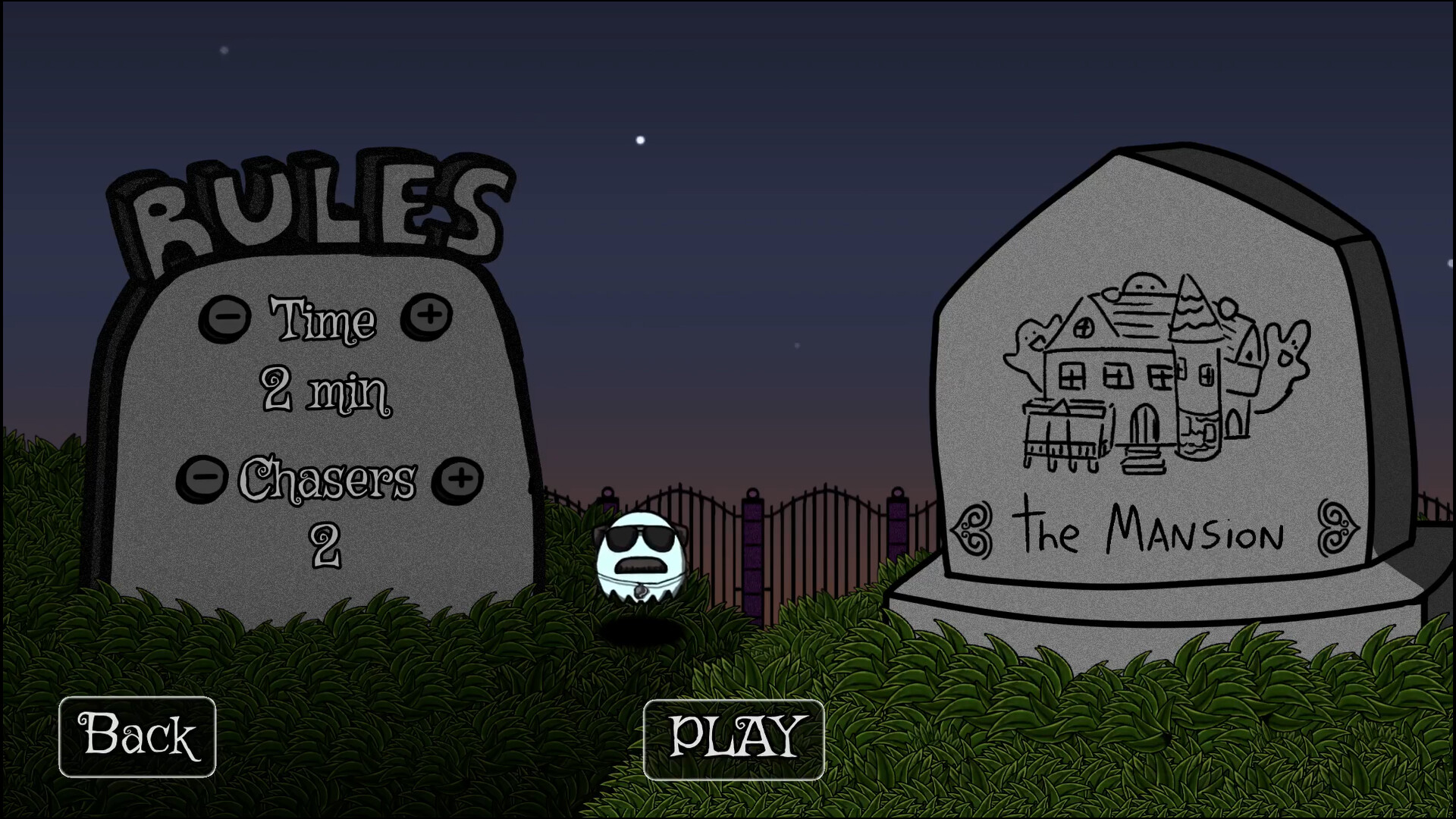The width and height of the screenshot is (1456, 819).
Task: Click the 'Chasers' setting label
Action: pos(330,476)
